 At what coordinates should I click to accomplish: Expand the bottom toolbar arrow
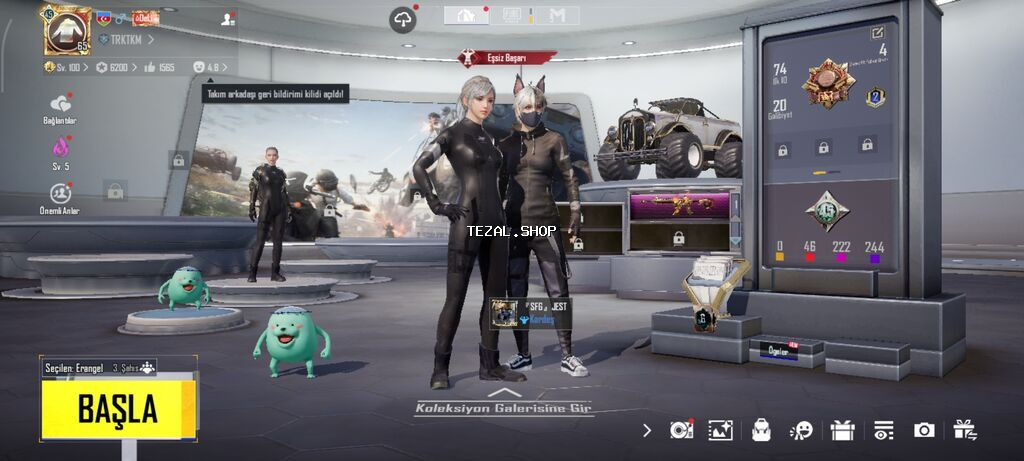click(x=647, y=430)
